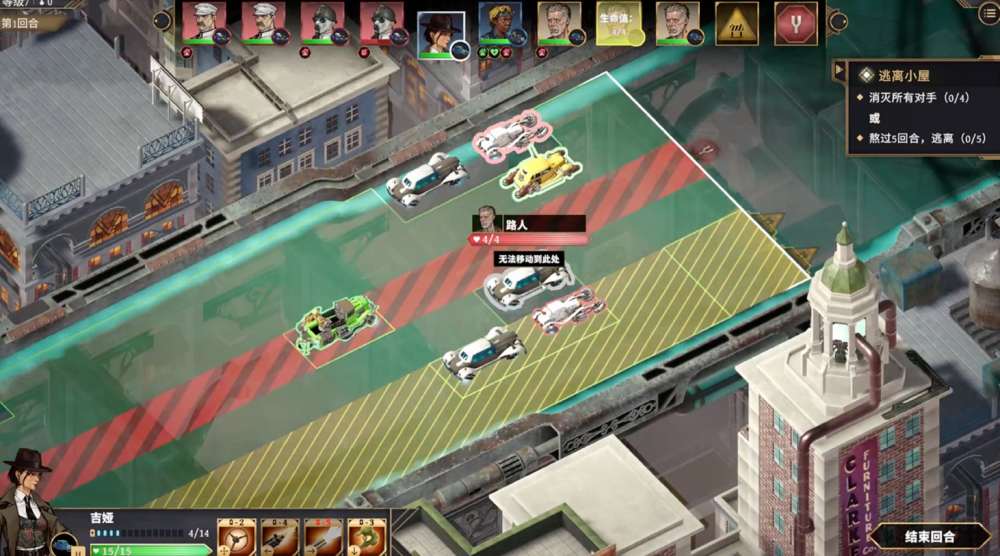End the turn with 结束回合 button
Viewport: 1000px width, 556px height.
tap(928, 537)
